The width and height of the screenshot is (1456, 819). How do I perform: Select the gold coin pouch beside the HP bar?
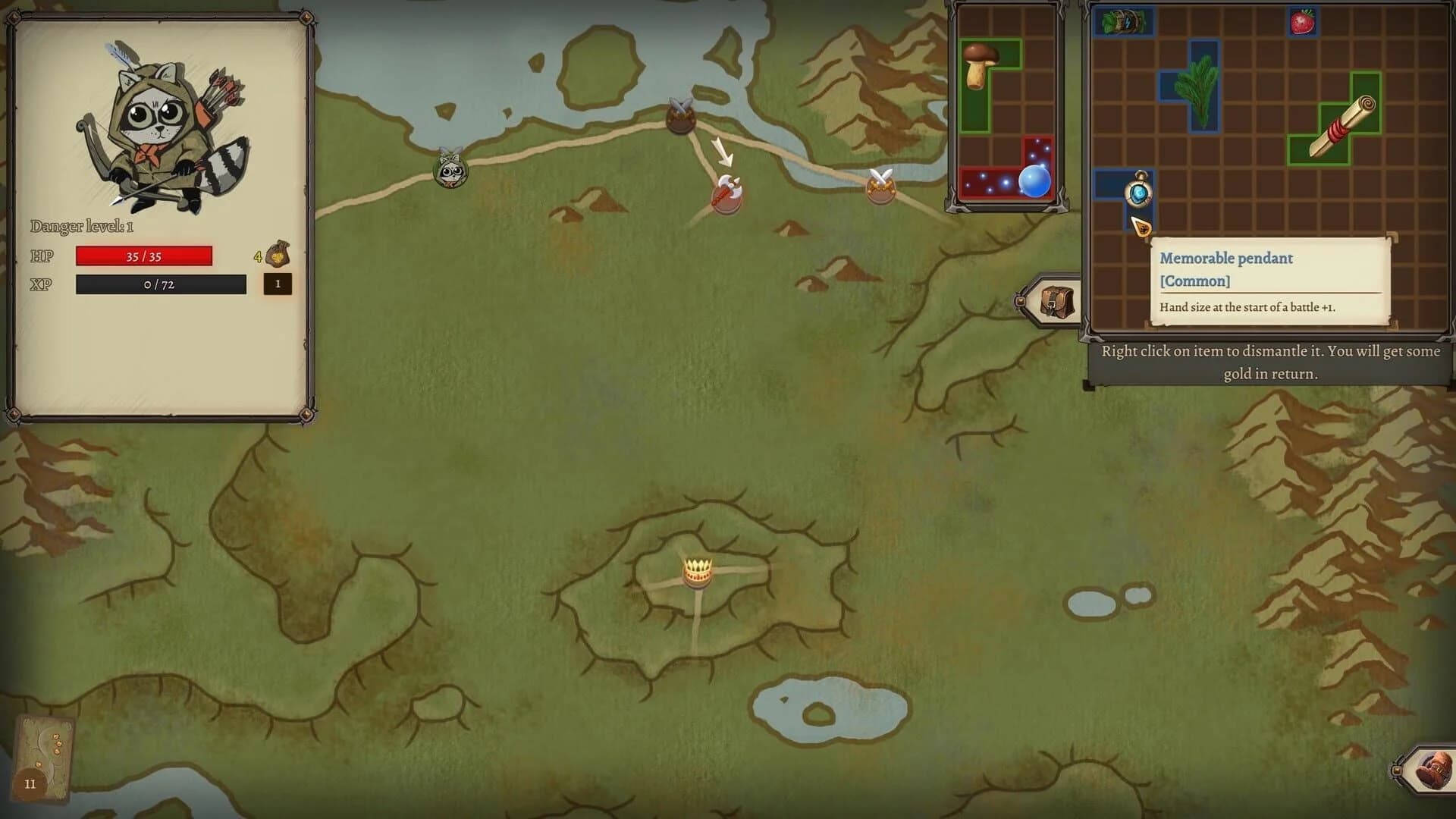pyautogui.click(x=277, y=256)
